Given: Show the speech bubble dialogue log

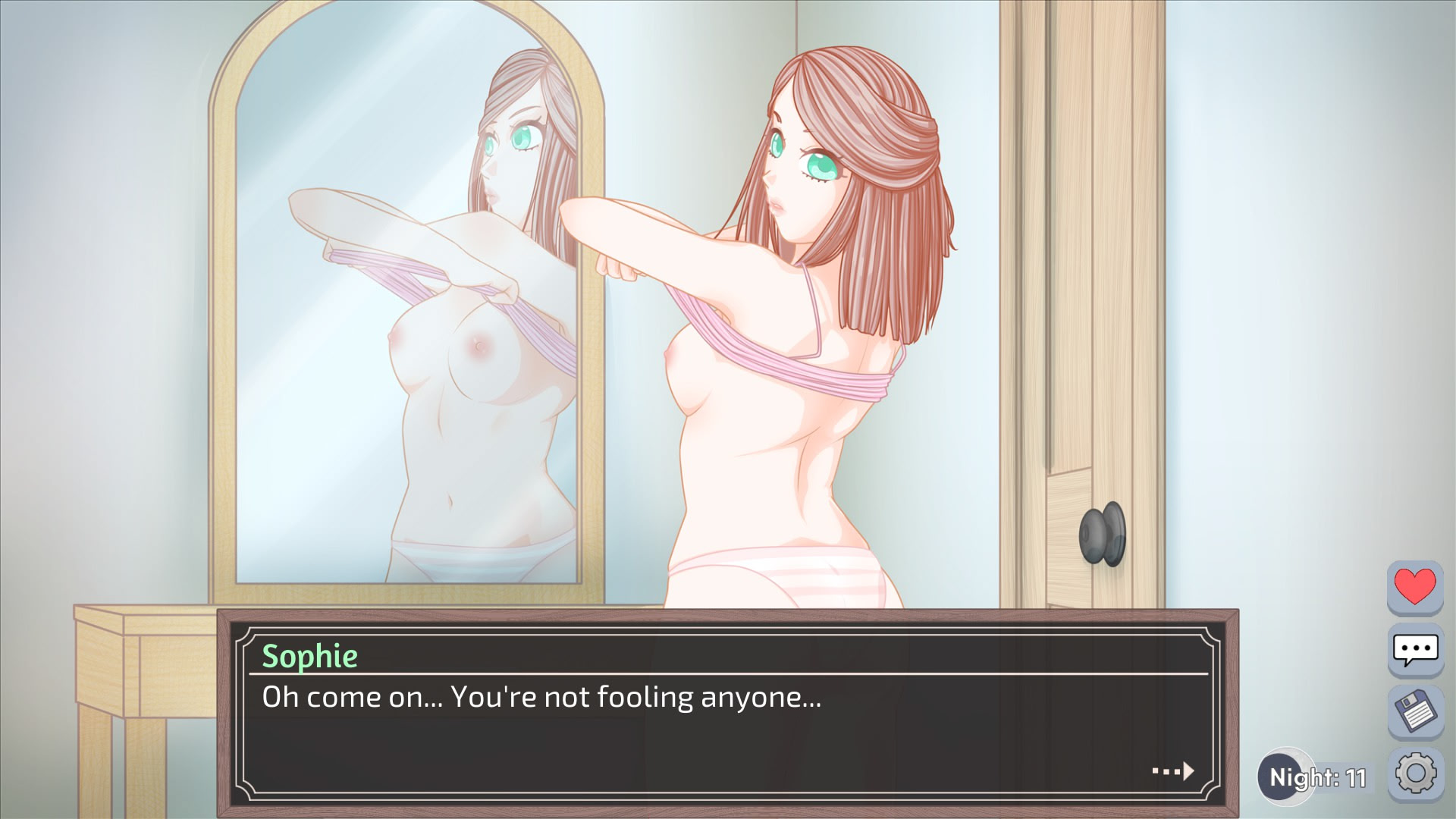Looking at the screenshot, I should (1415, 650).
